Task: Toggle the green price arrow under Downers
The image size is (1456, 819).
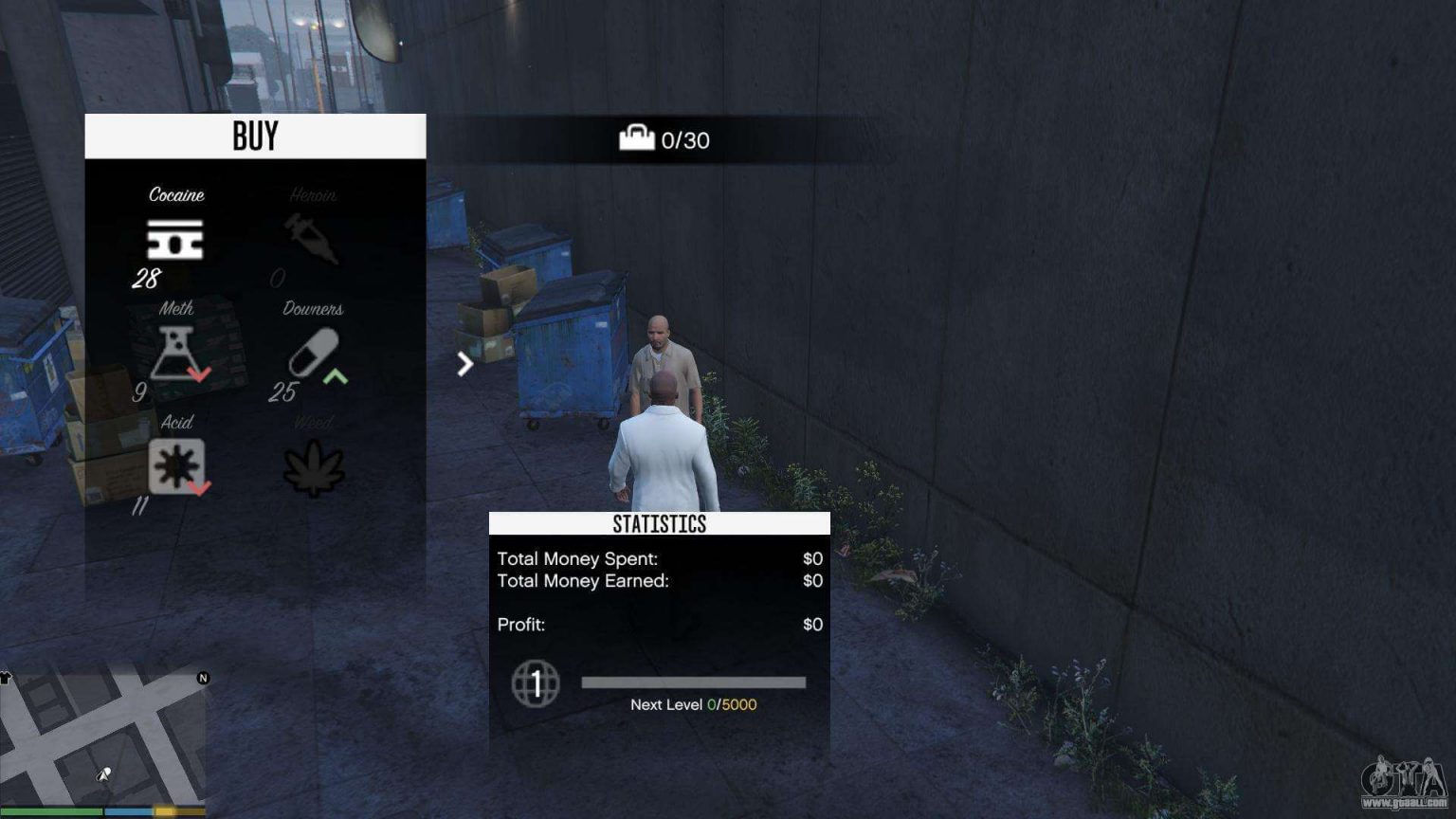Action: pyautogui.click(x=337, y=376)
